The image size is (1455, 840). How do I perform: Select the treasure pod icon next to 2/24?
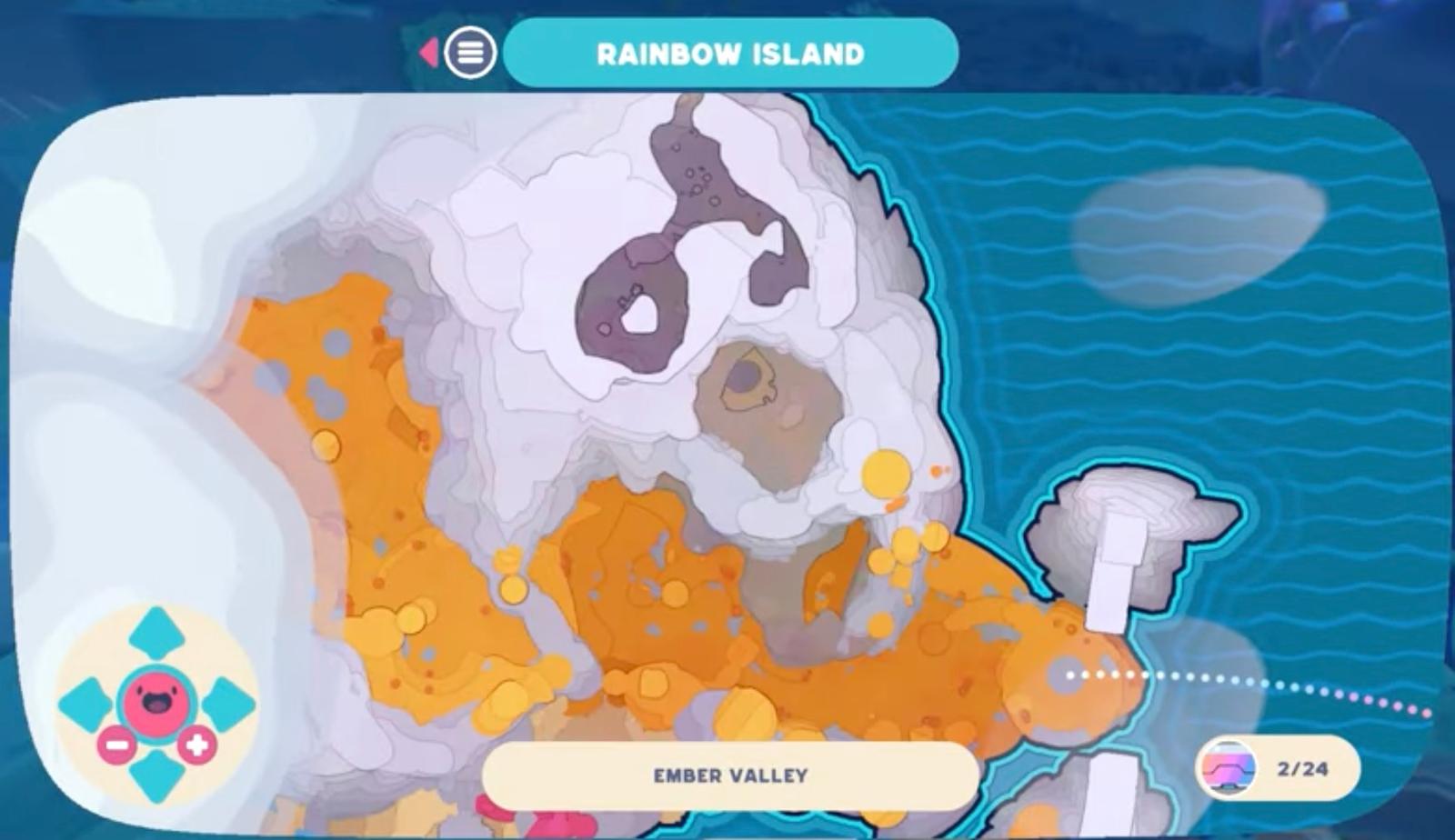(x=1228, y=768)
